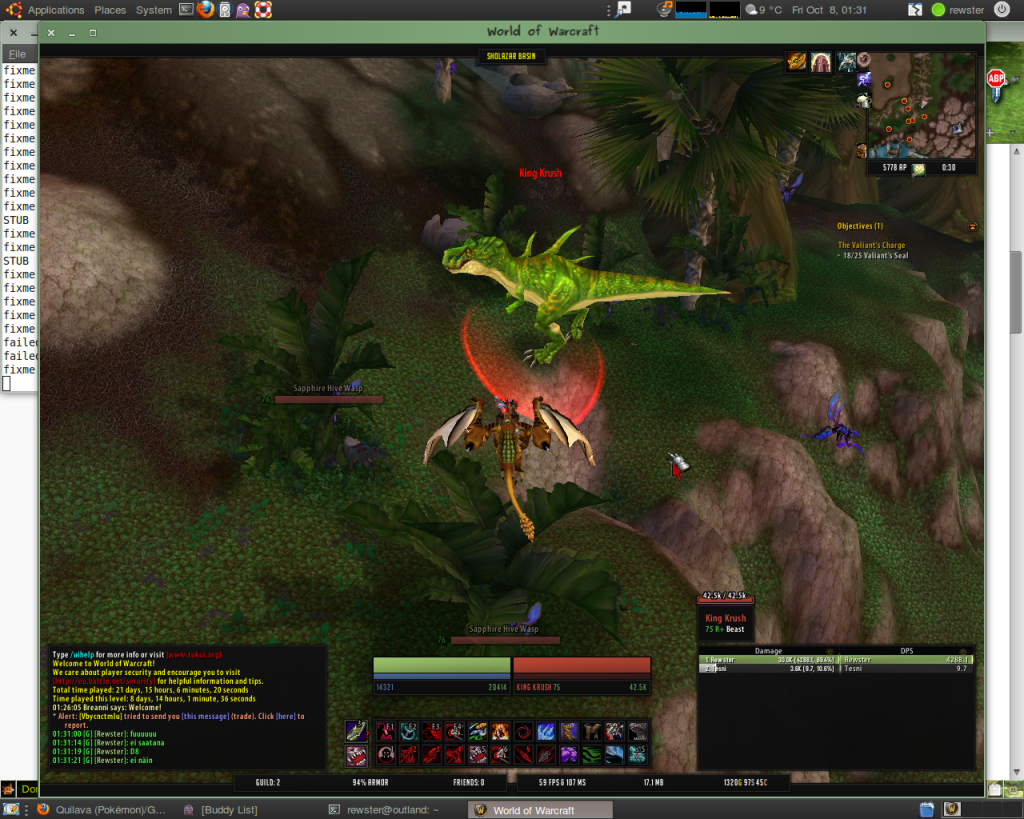Open the DPS meter column header
Image resolution: width=1024 pixels, height=819 pixels.
pyautogui.click(x=907, y=650)
